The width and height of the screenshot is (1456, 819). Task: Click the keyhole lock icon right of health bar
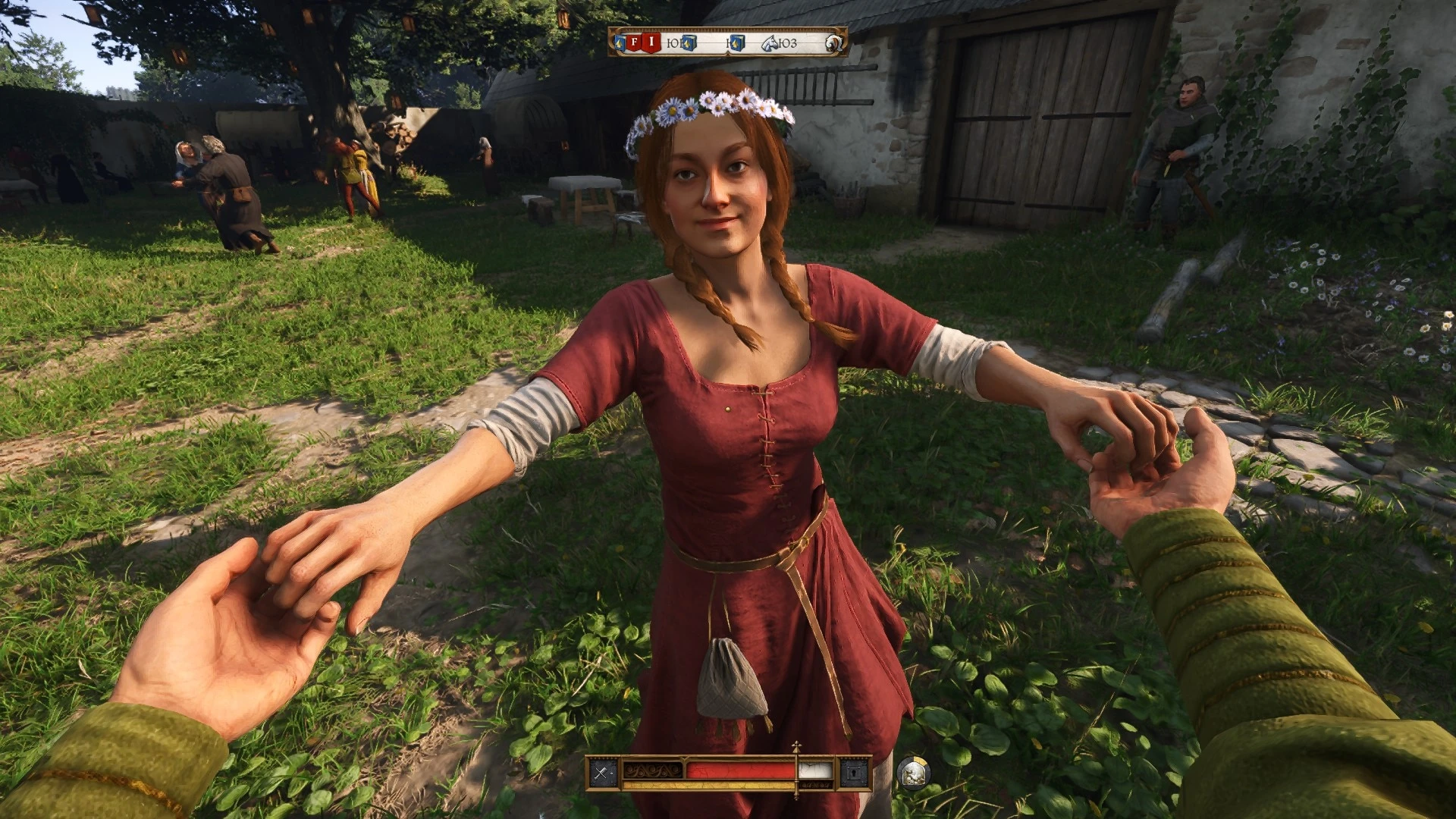[855, 772]
